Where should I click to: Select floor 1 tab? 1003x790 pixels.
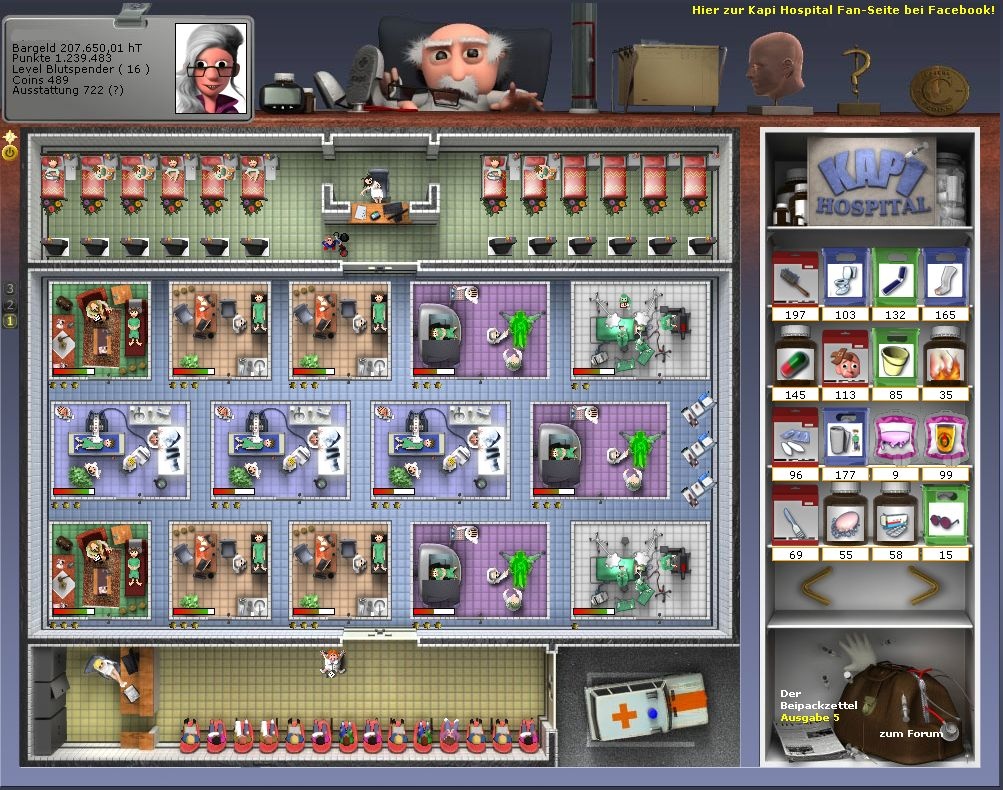click(10, 321)
